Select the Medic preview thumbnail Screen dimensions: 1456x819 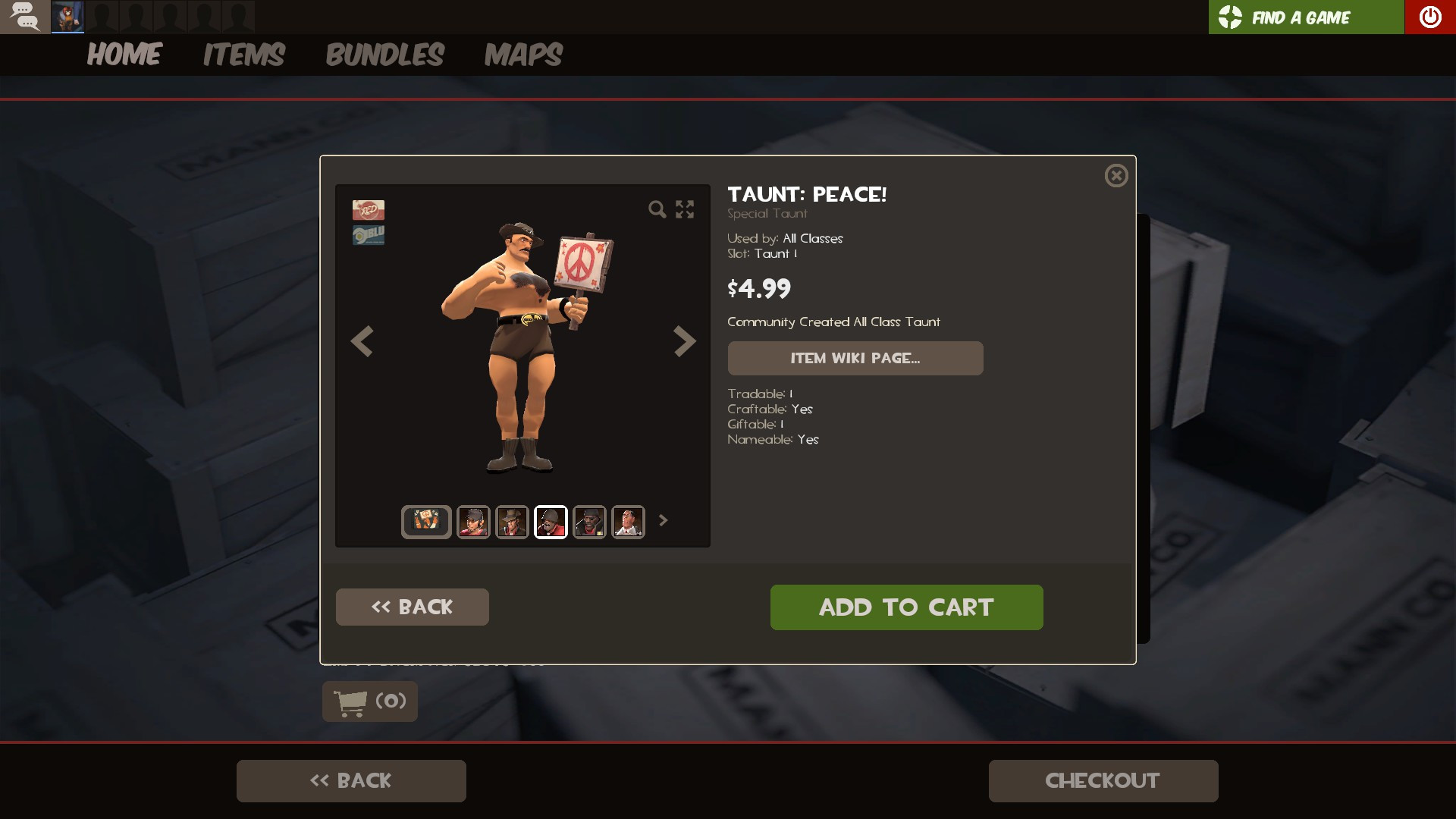626,521
